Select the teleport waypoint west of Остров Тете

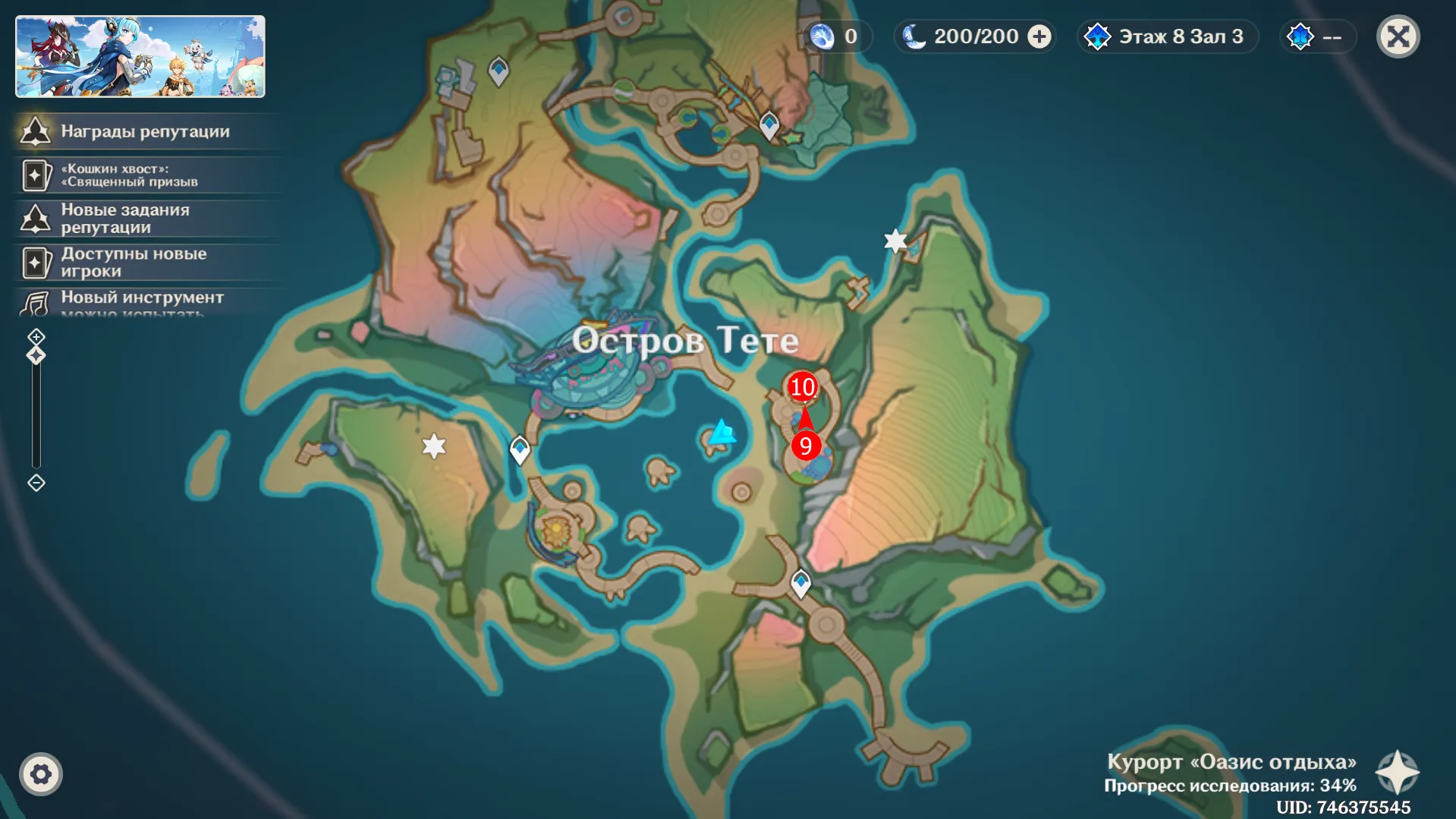tap(520, 449)
